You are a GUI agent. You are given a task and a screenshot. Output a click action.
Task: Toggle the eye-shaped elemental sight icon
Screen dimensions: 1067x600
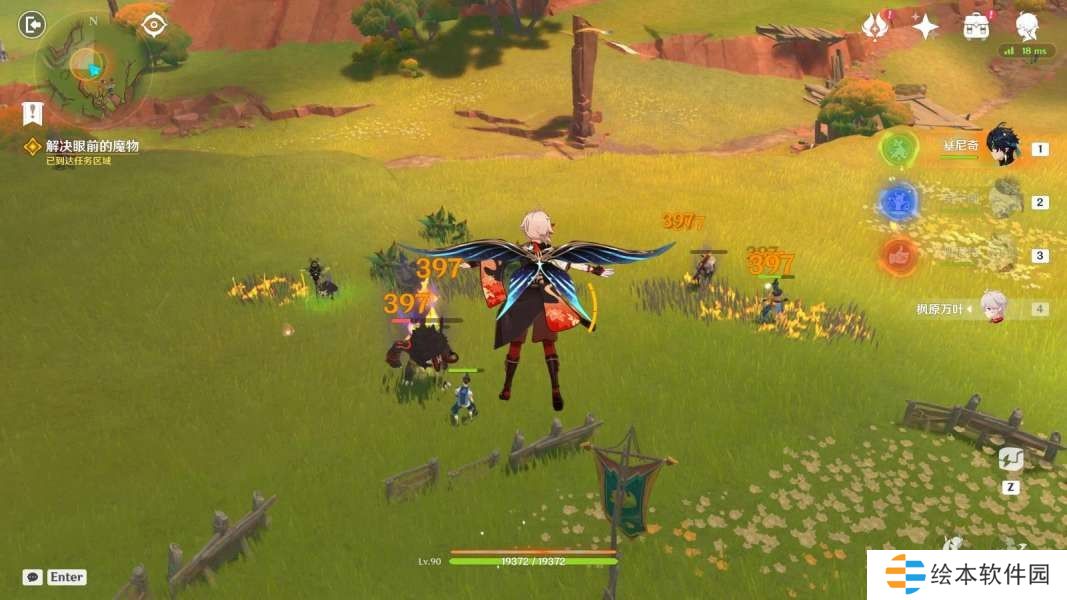pos(153,24)
